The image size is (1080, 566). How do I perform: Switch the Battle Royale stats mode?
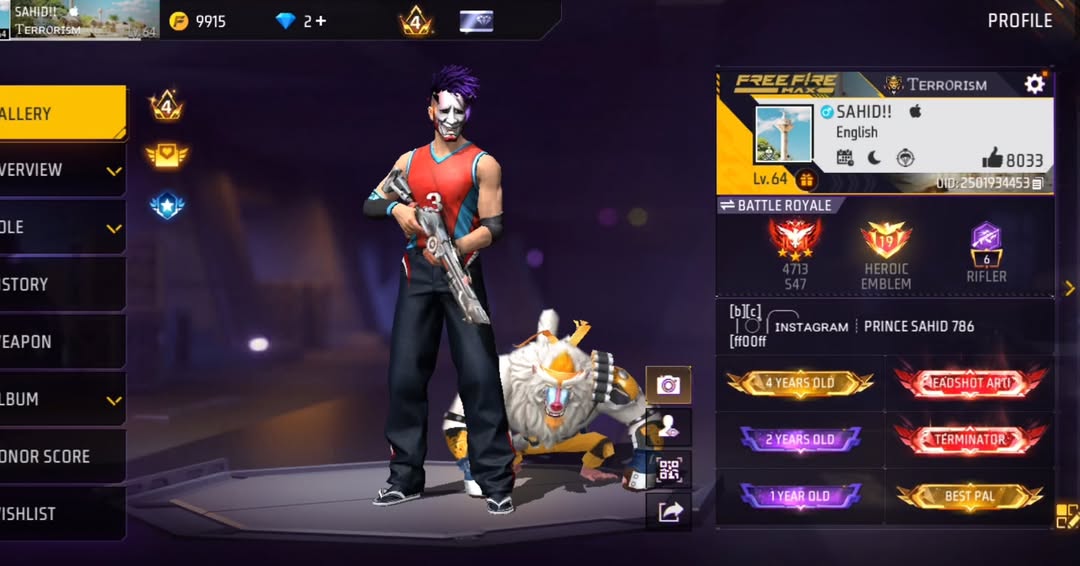727,205
